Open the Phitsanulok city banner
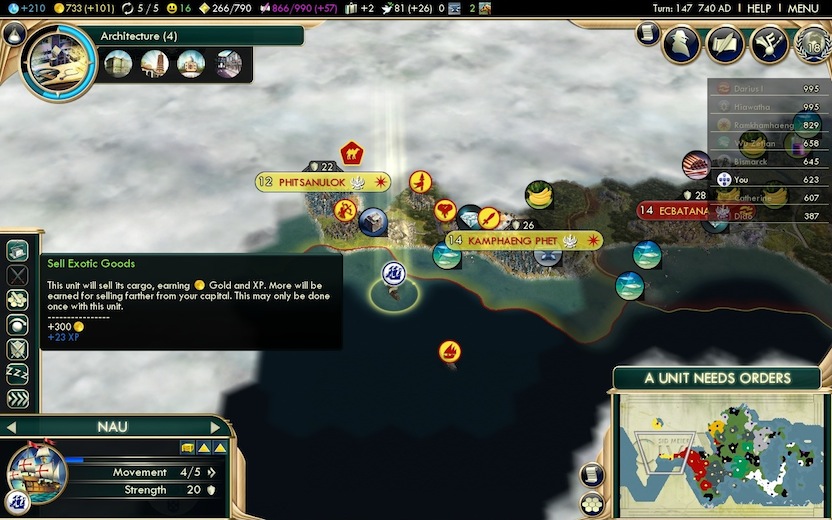This screenshot has height=520, width=832. click(x=322, y=182)
